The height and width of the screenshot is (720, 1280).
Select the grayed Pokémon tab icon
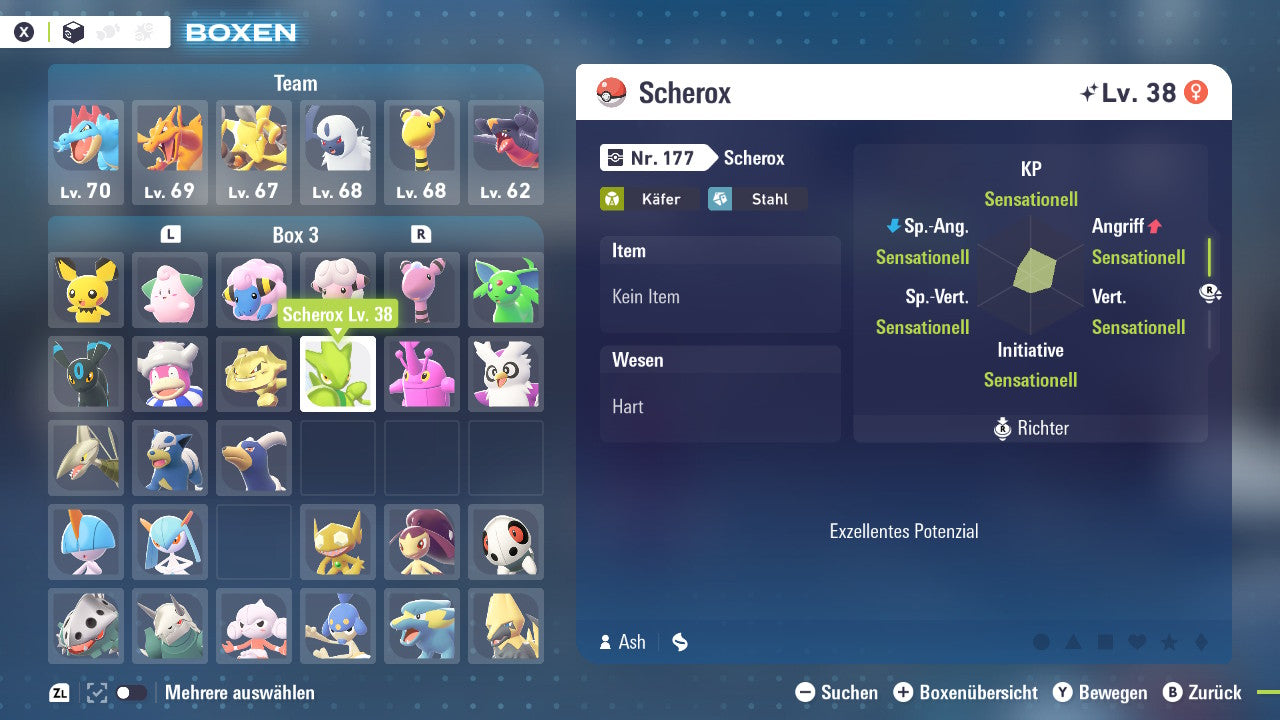108,31
